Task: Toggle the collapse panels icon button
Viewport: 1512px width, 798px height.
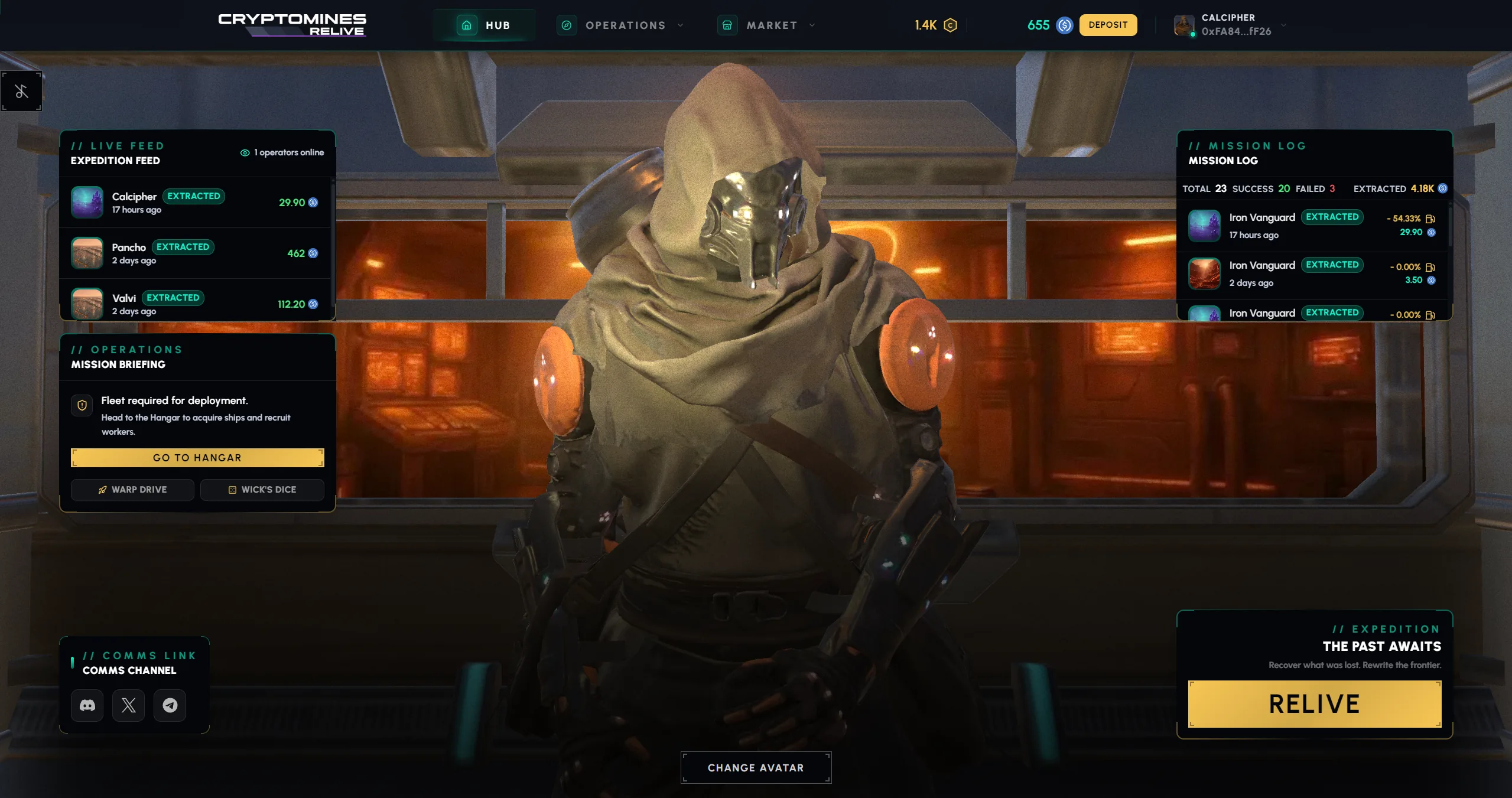Action: point(21,92)
